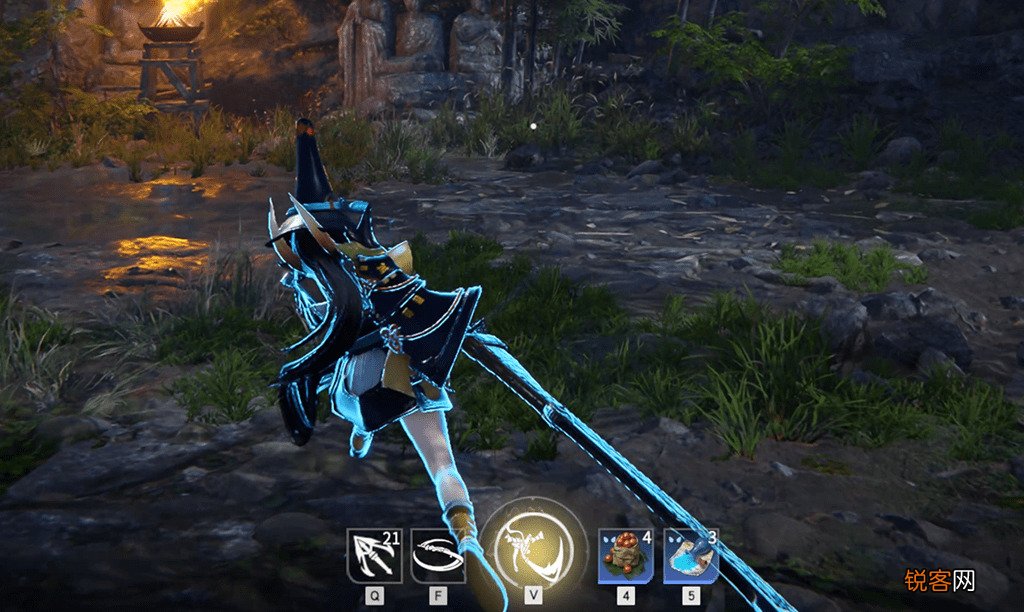
Task: Use the red berry basket item
Action: (626, 556)
